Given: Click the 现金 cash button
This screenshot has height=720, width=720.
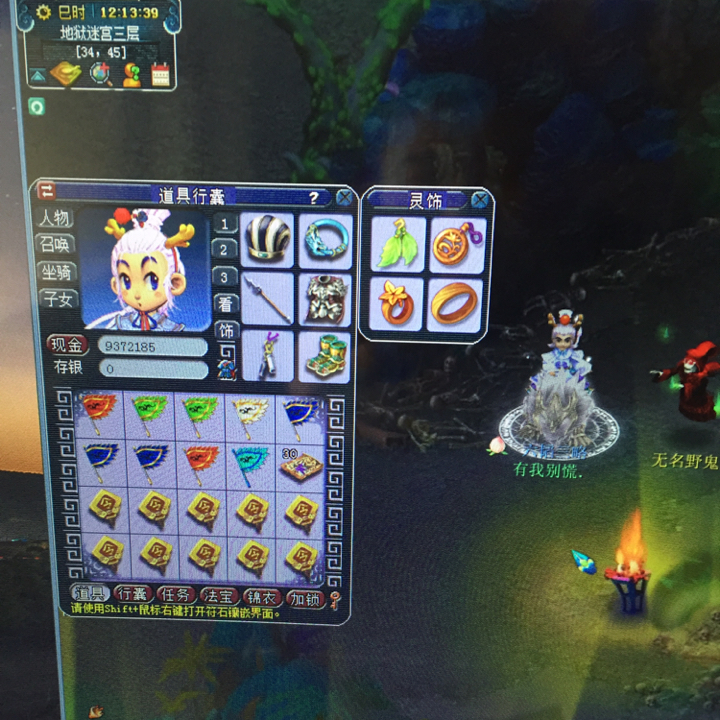Looking at the screenshot, I should pyautogui.click(x=66, y=346).
